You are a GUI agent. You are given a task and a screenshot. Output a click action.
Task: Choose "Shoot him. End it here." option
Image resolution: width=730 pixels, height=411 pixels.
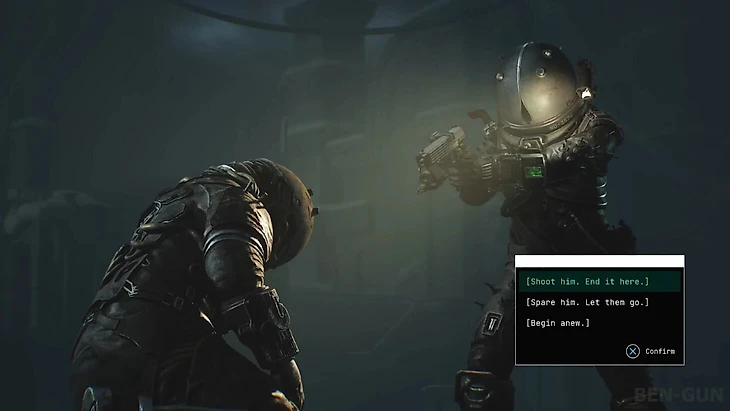tap(587, 281)
